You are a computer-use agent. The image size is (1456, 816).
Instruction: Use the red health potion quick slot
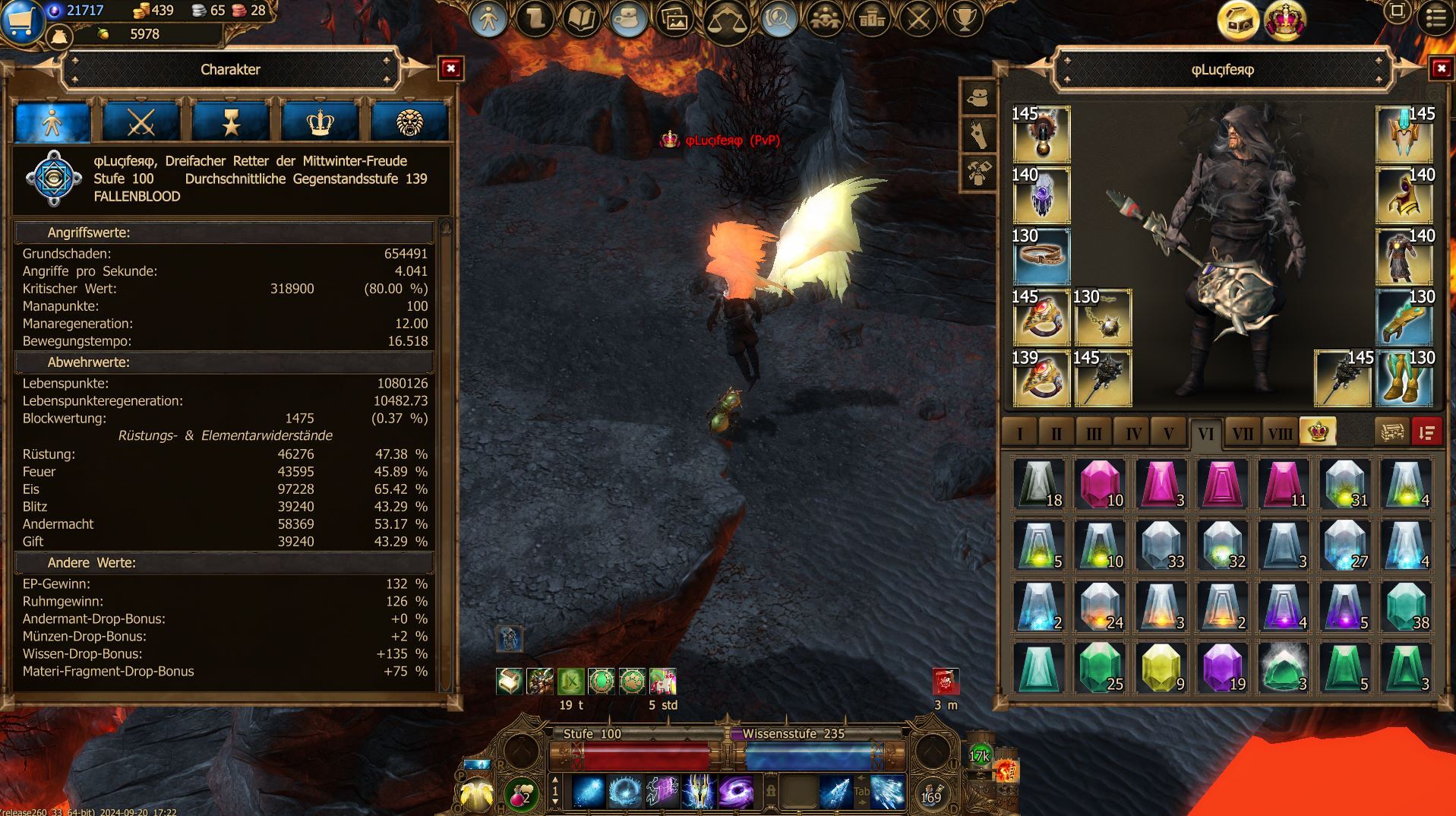(520, 794)
